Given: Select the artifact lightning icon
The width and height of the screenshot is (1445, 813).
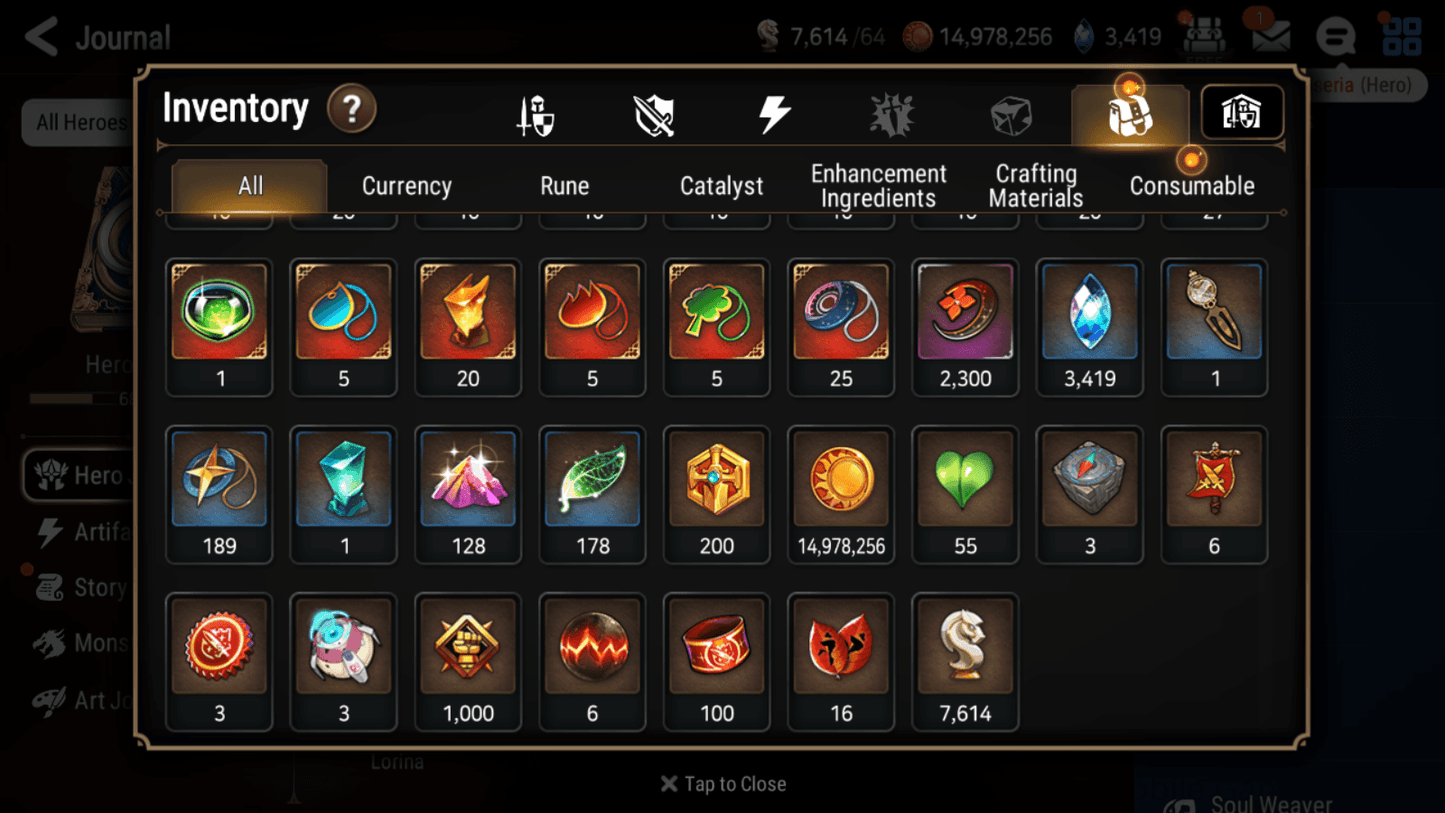Looking at the screenshot, I should [x=775, y=112].
